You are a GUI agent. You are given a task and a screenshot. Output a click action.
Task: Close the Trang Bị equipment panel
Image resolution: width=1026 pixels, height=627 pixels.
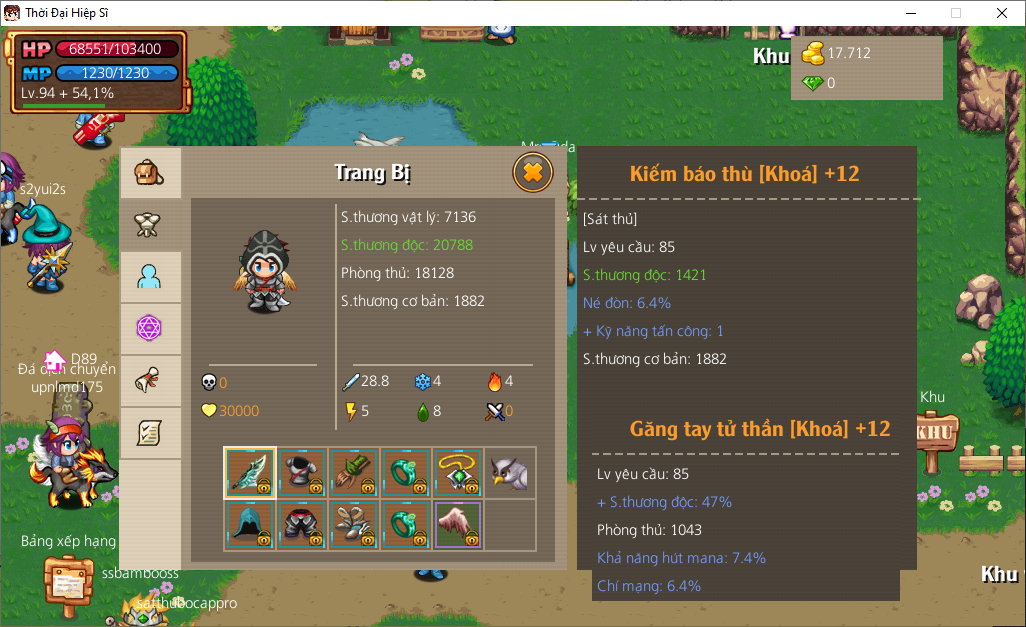point(532,173)
